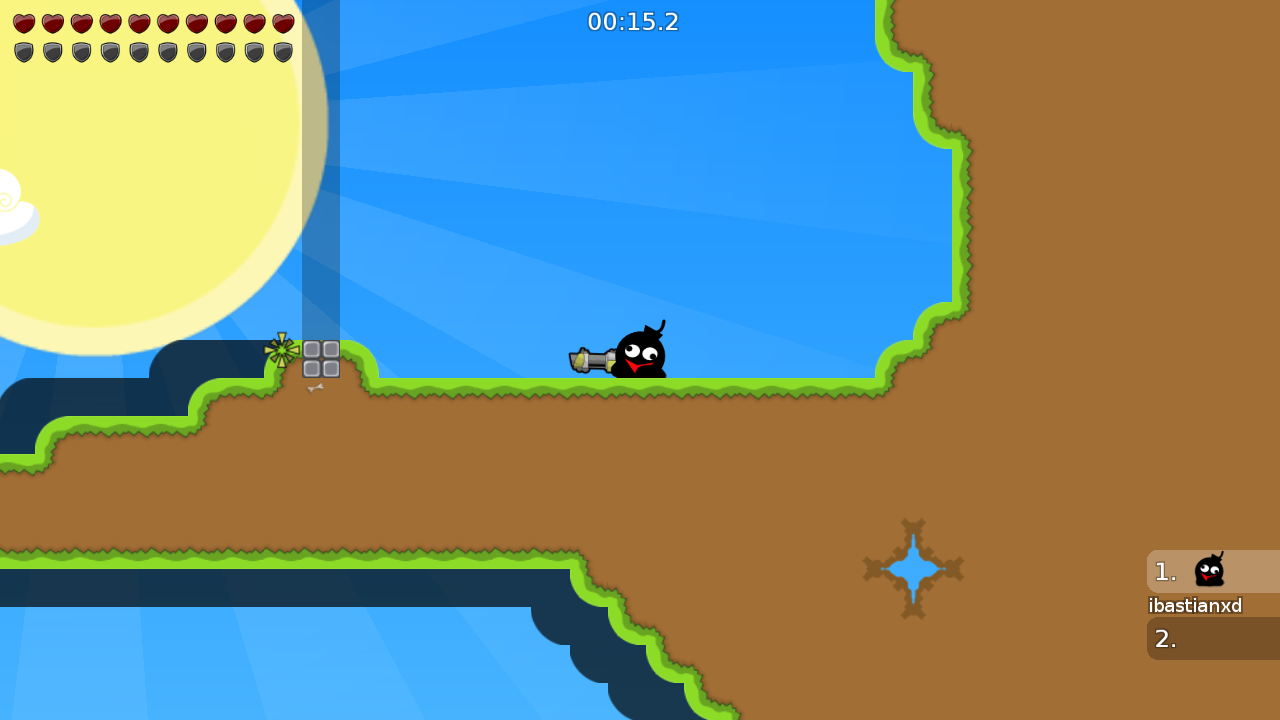This screenshot has height=720, width=1280.
Task: Toggle the first gray shield armor icon
Action: [x=23, y=51]
